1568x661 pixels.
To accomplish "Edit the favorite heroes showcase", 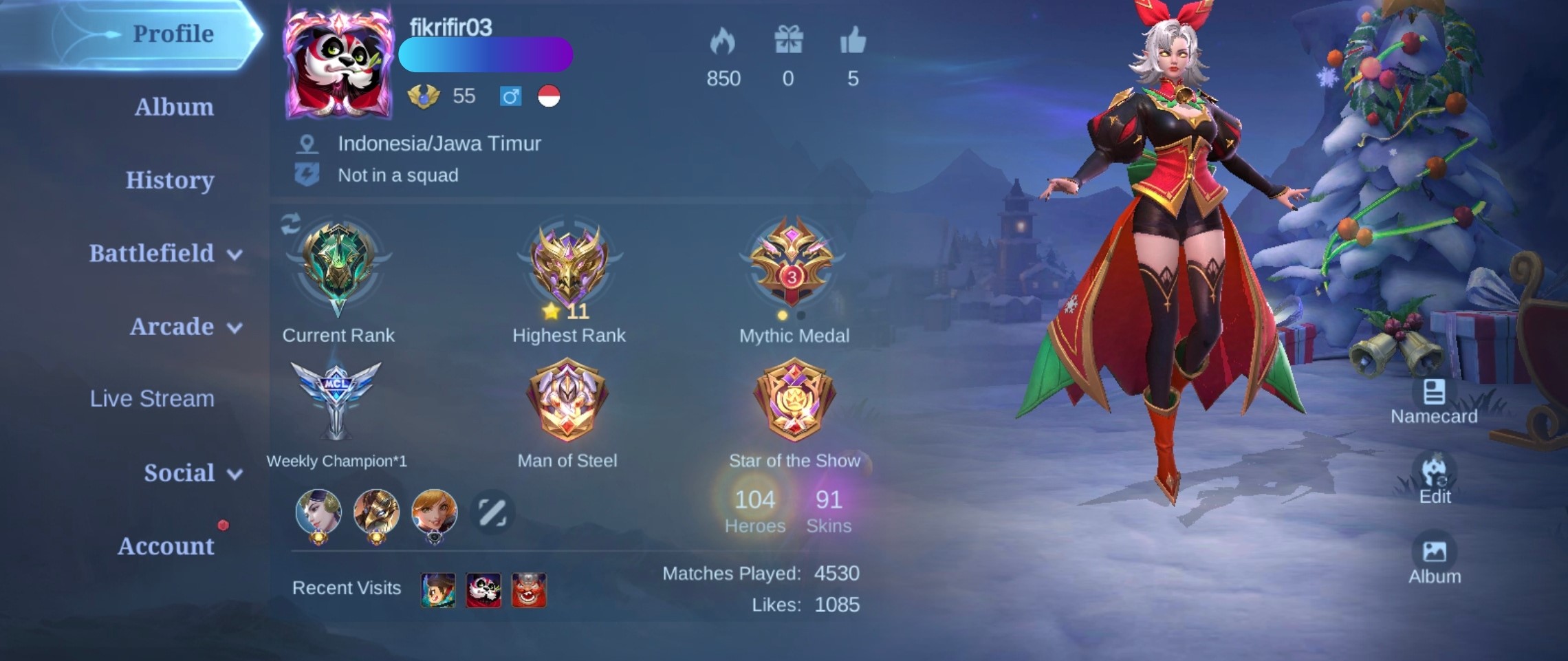I will click(x=492, y=513).
